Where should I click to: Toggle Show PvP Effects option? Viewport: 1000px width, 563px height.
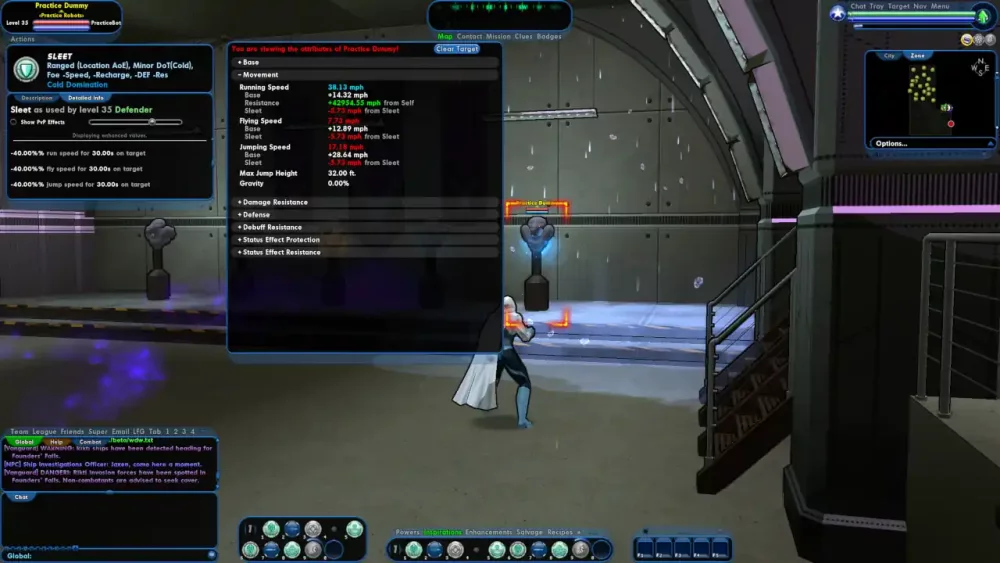click(14, 122)
